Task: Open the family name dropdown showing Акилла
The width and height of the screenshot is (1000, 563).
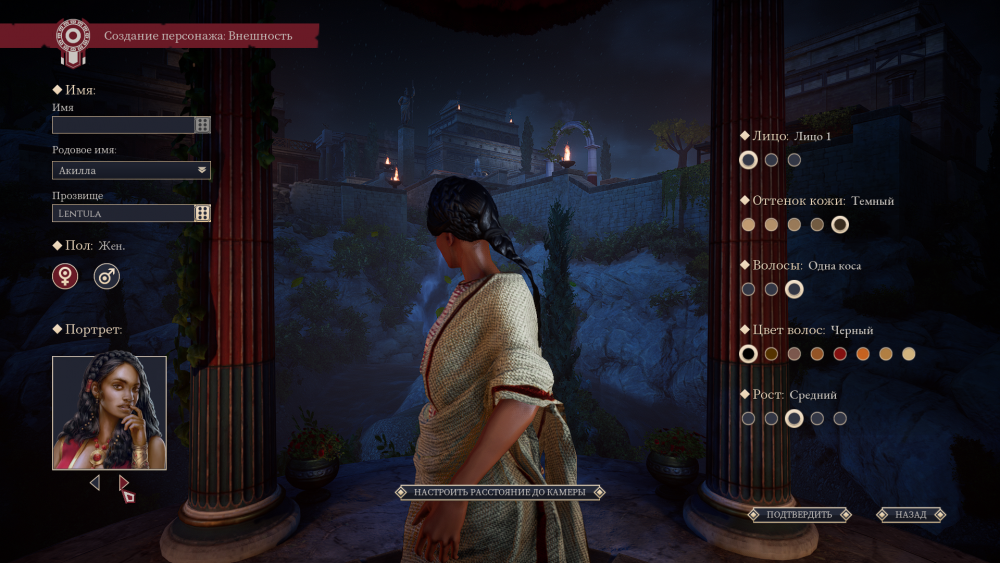Action: point(131,170)
